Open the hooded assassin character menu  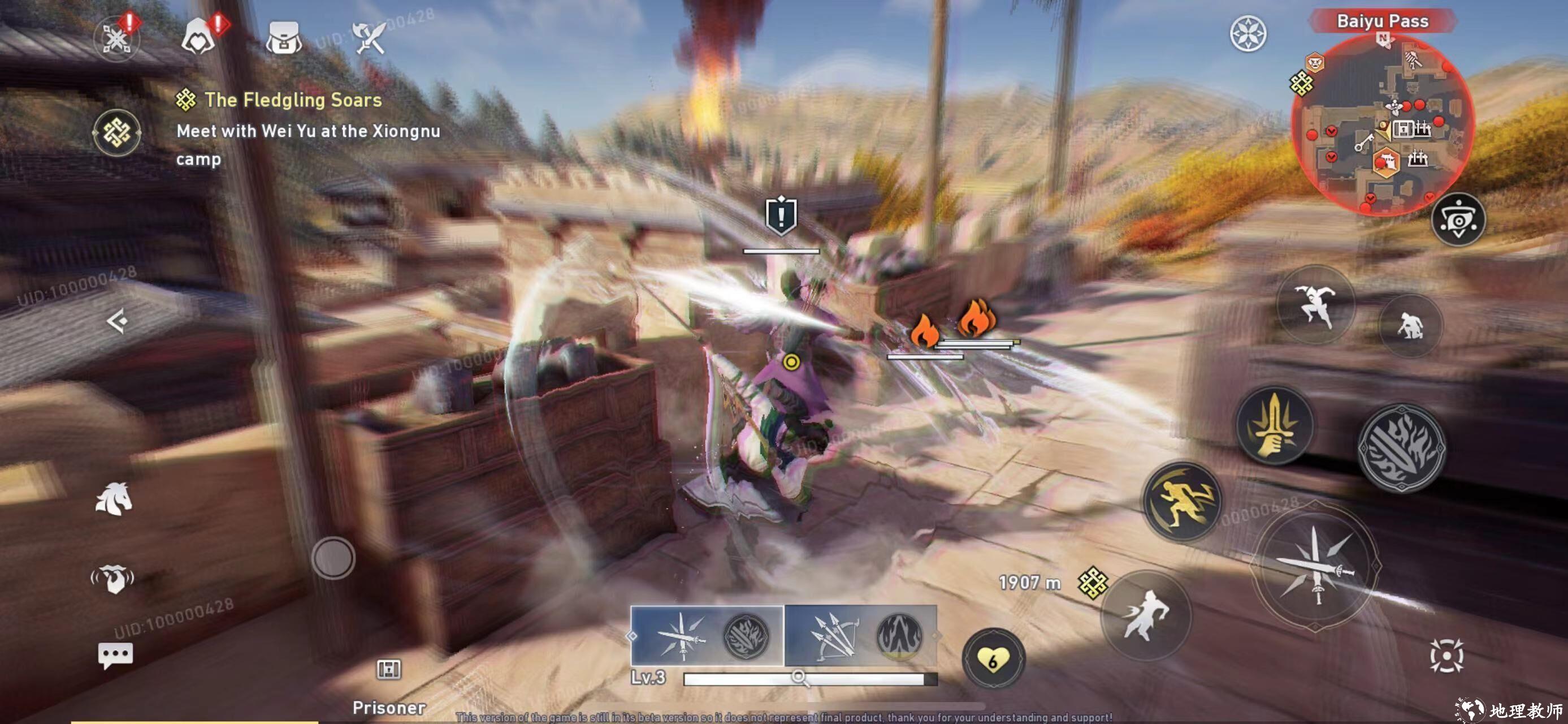click(x=198, y=37)
